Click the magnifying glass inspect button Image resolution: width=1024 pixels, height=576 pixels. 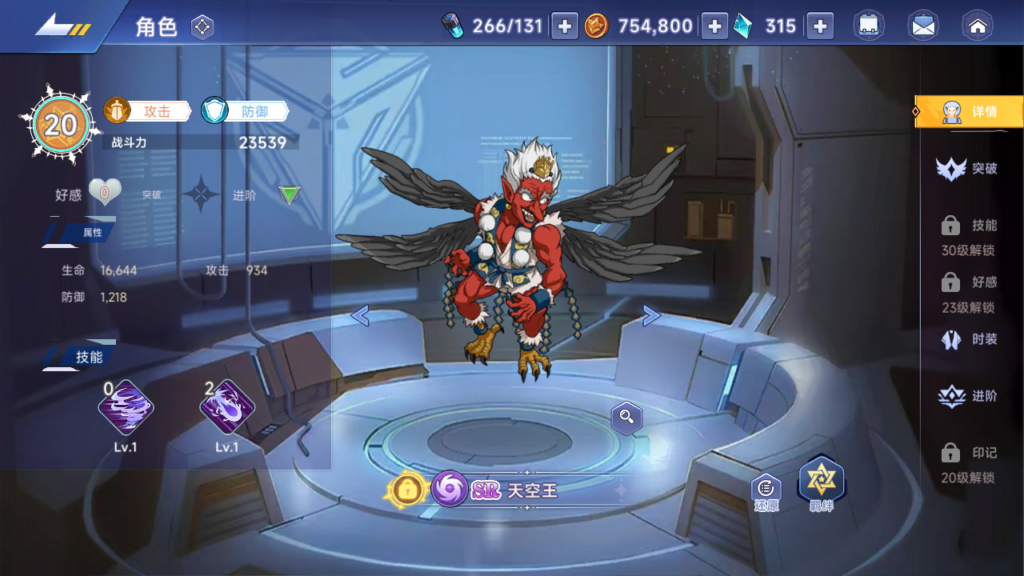point(627,418)
